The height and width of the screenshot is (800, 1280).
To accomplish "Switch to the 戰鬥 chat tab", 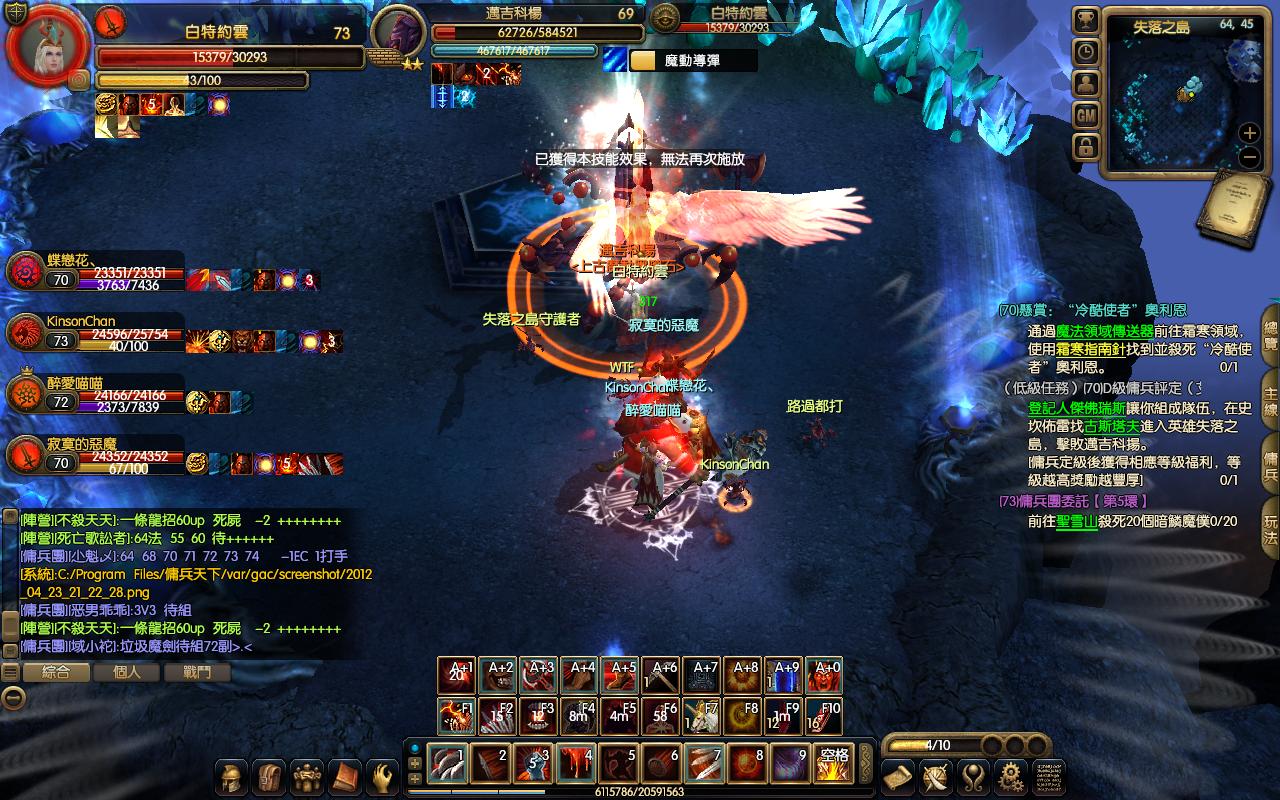I will coord(197,672).
